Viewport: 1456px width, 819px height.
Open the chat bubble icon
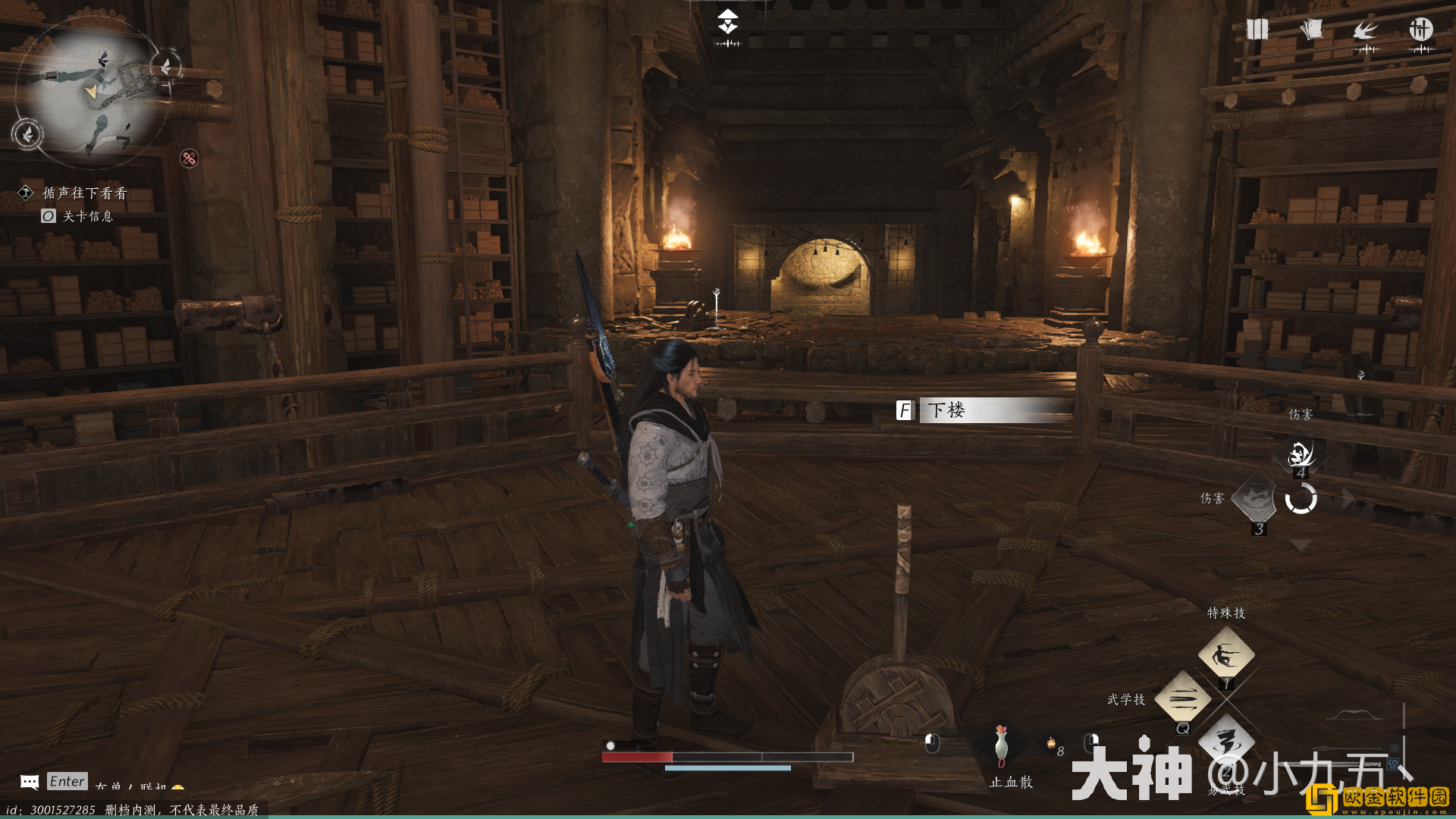coord(30,782)
